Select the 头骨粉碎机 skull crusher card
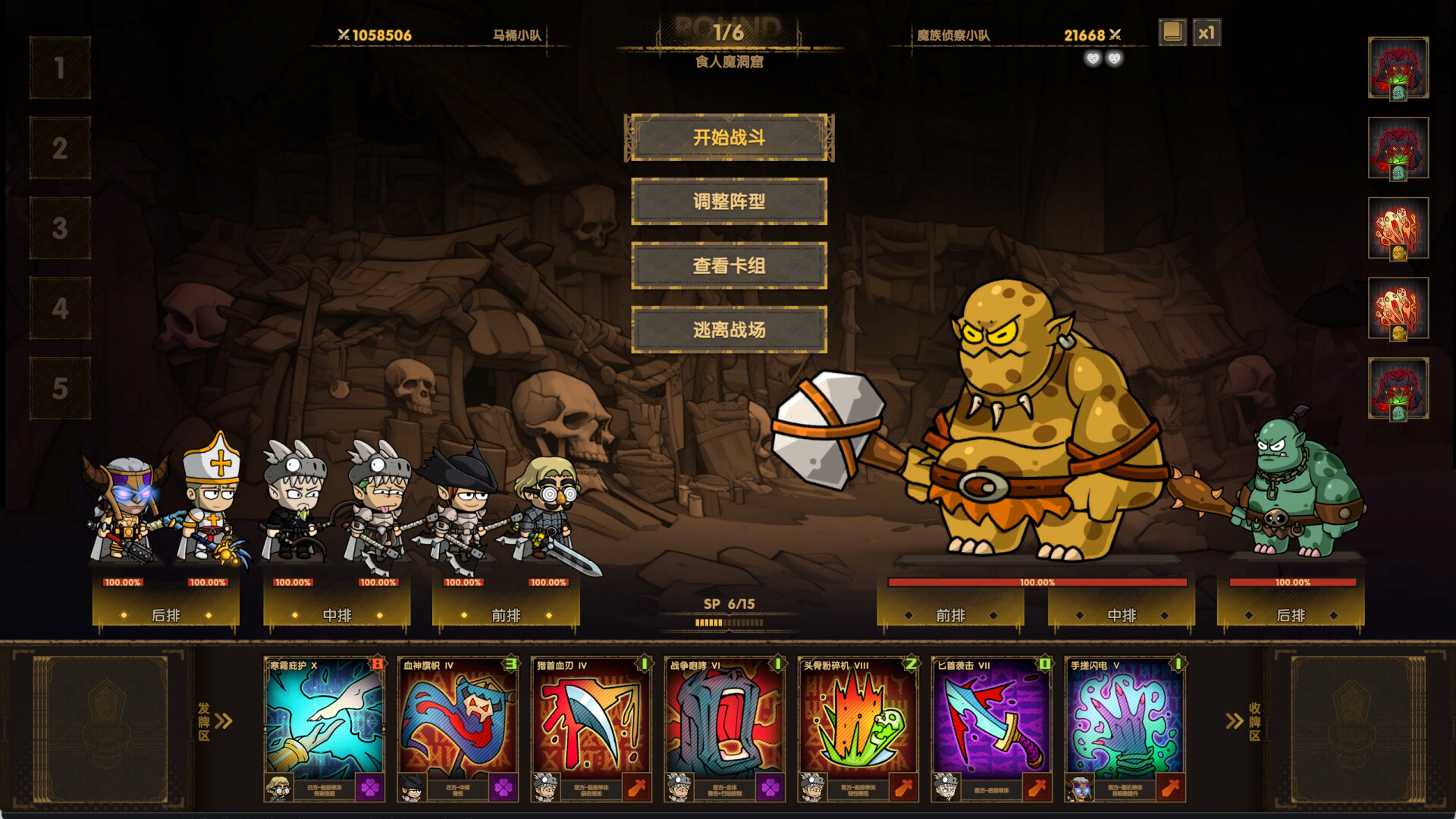 [857, 724]
